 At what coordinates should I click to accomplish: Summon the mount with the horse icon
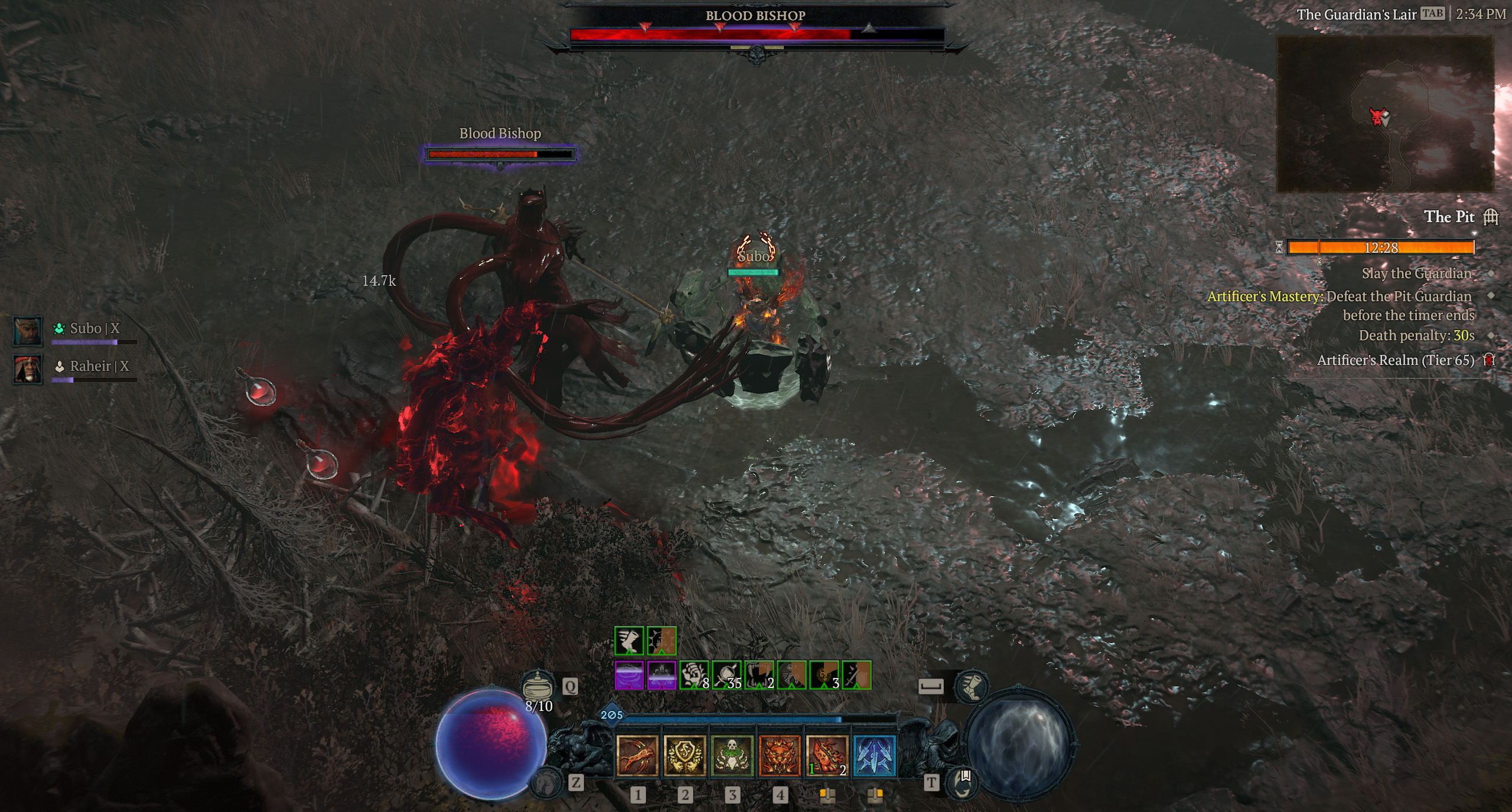tap(546, 782)
